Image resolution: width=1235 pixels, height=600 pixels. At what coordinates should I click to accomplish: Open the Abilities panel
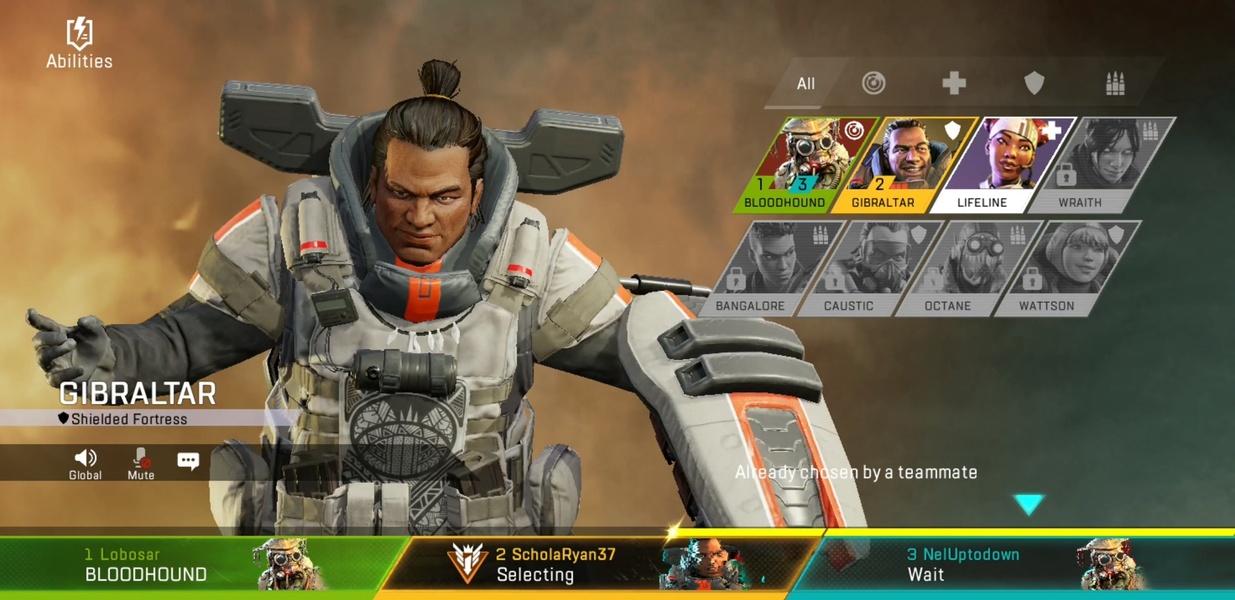[79, 44]
